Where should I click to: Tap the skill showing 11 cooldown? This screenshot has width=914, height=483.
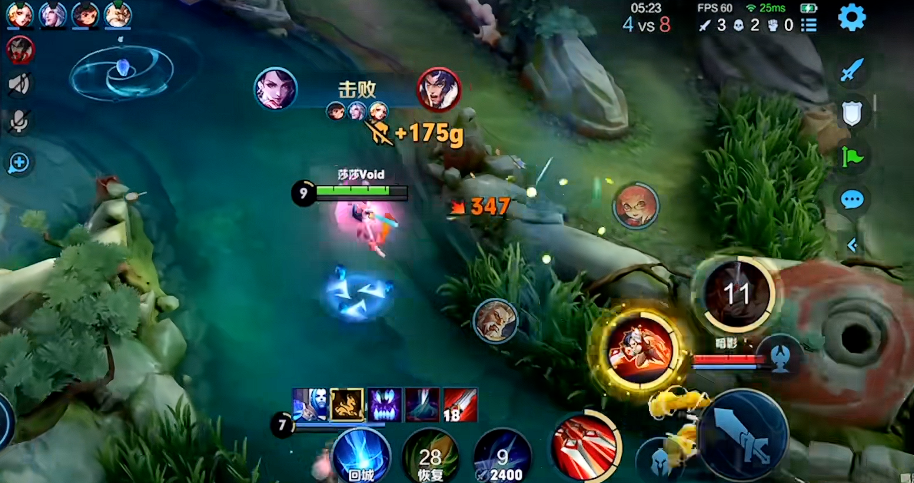pyautogui.click(x=737, y=295)
